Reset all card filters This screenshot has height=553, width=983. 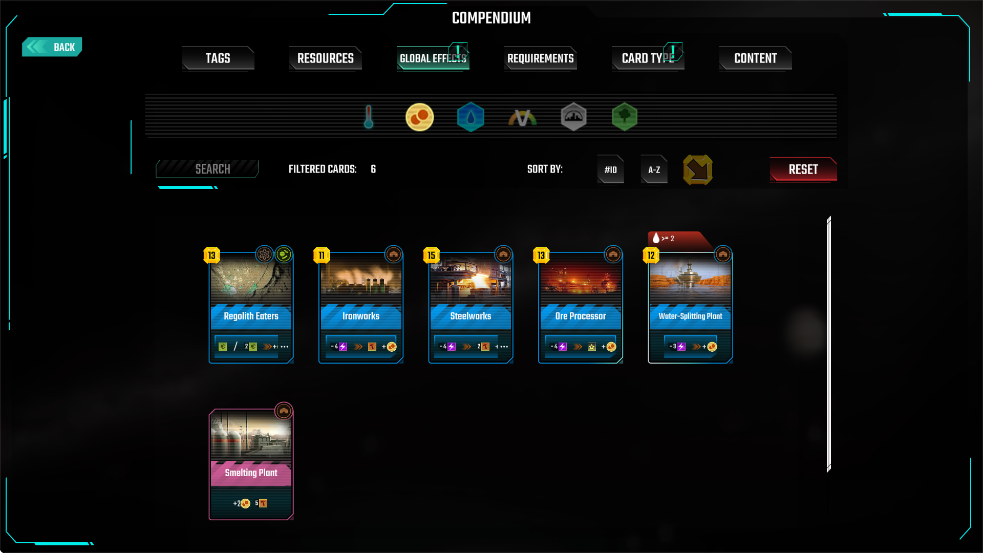click(803, 170)
